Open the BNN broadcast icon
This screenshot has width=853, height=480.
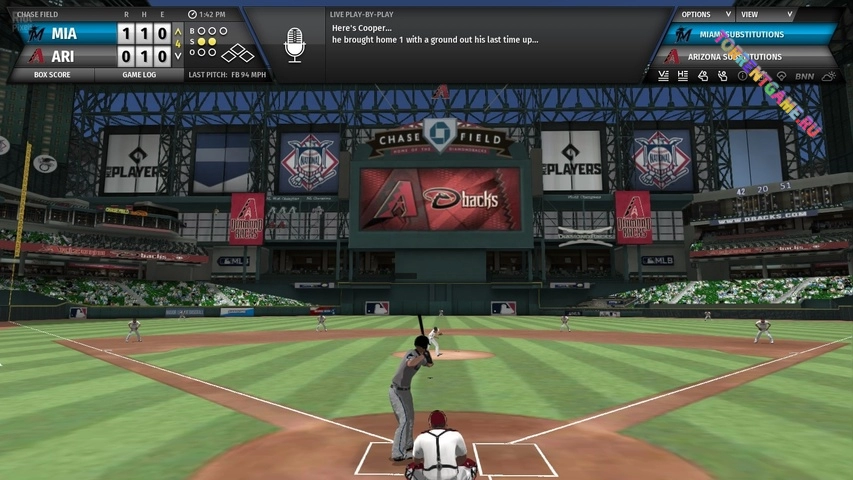[804, 76]
